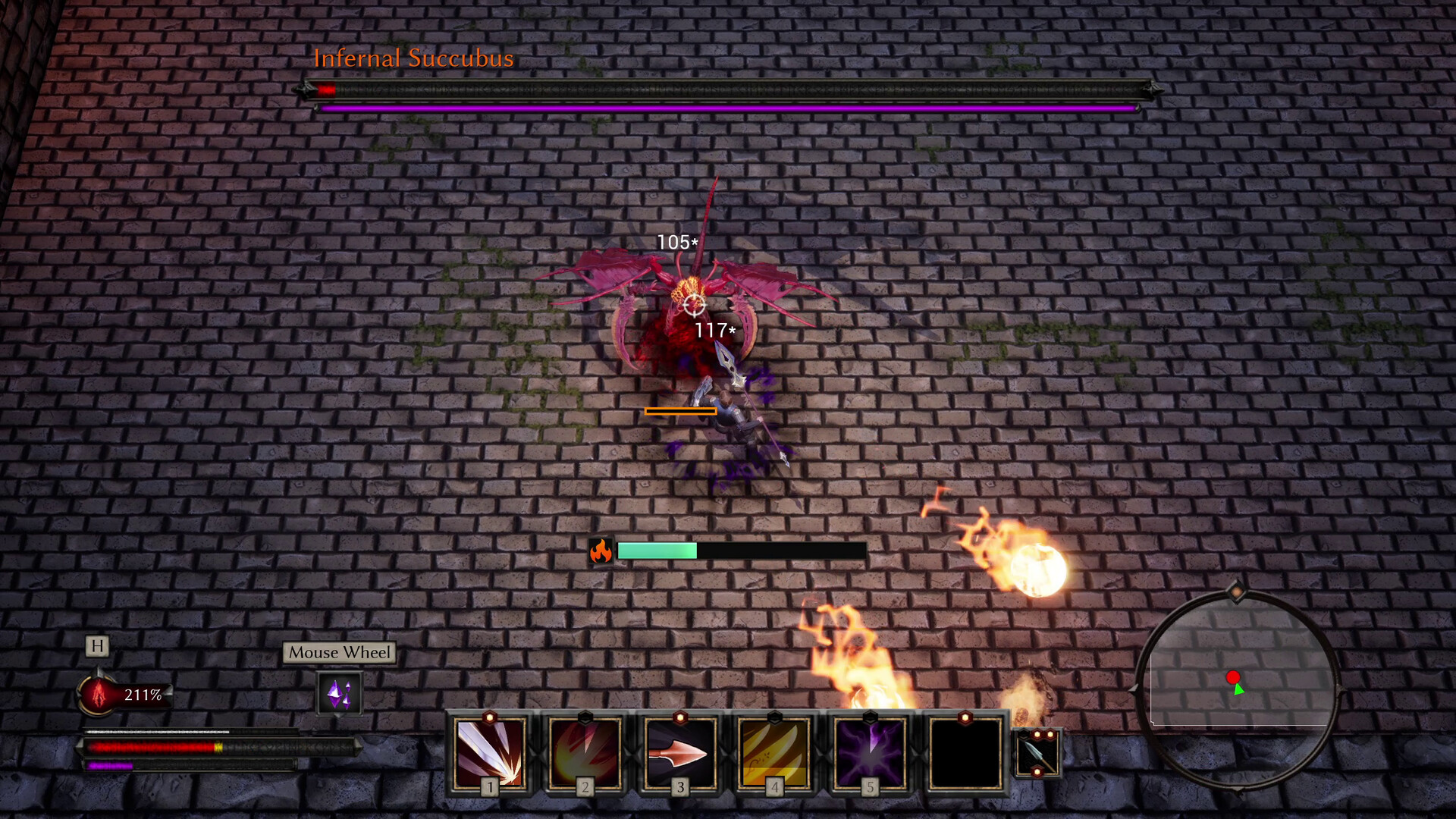The width and height of the screenshot is (1456, 819).
Task: Select the purple crystal item slot
Action: click(339, 693)
